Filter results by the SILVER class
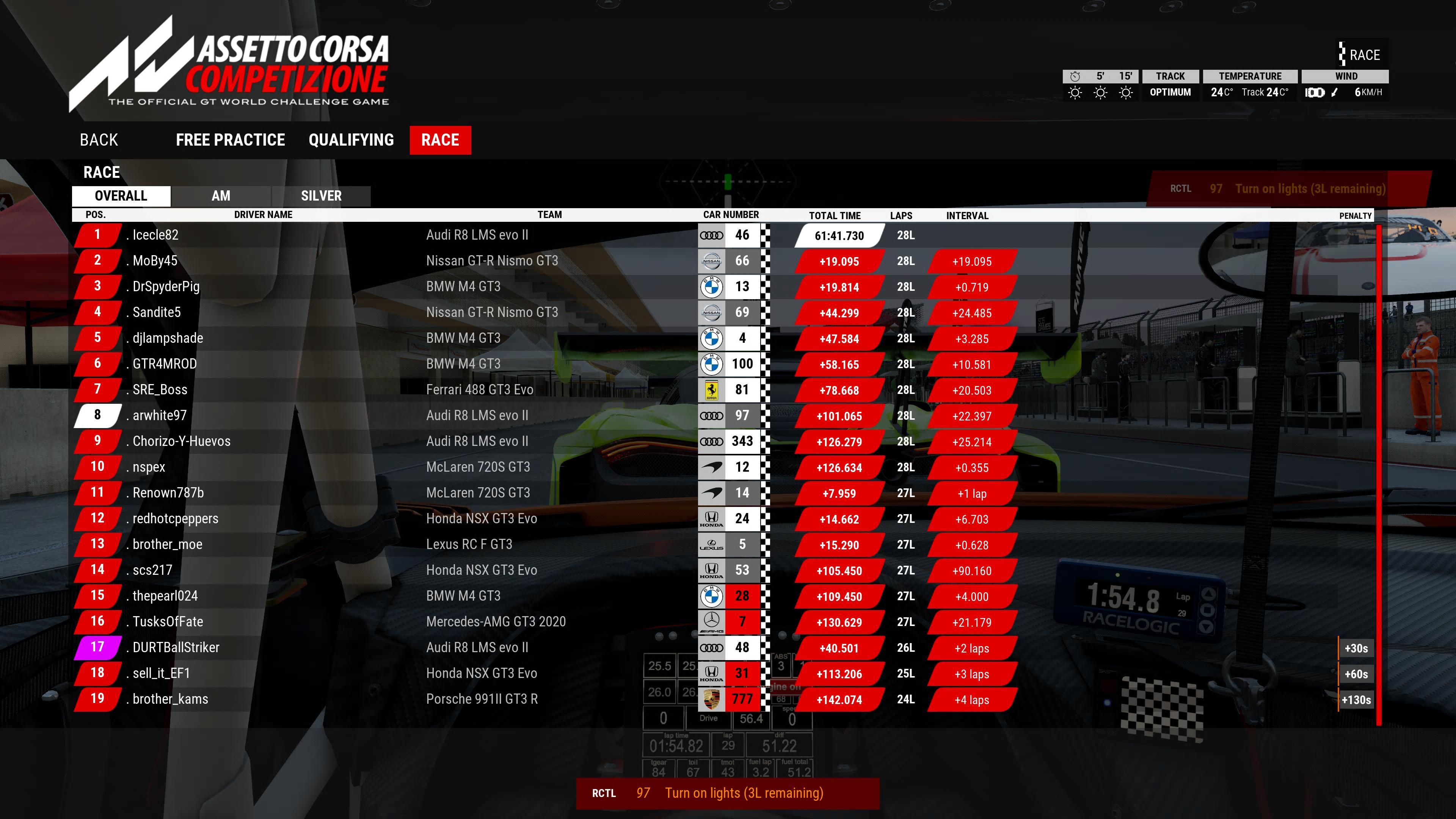This screenshot has width=1456, height=819. click(x=321, y=196)
